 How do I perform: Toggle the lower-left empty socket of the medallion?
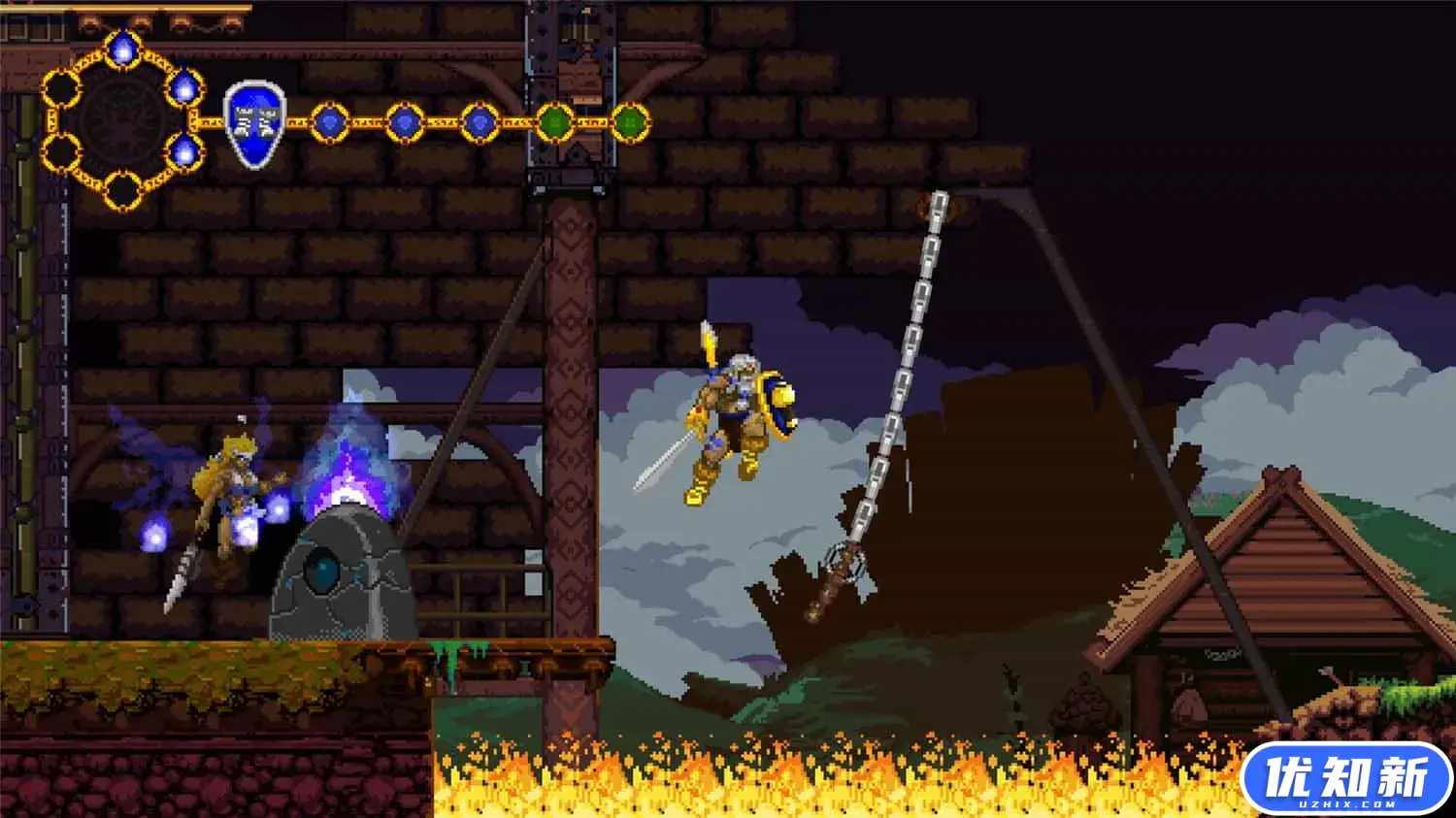tap(61, 149)
